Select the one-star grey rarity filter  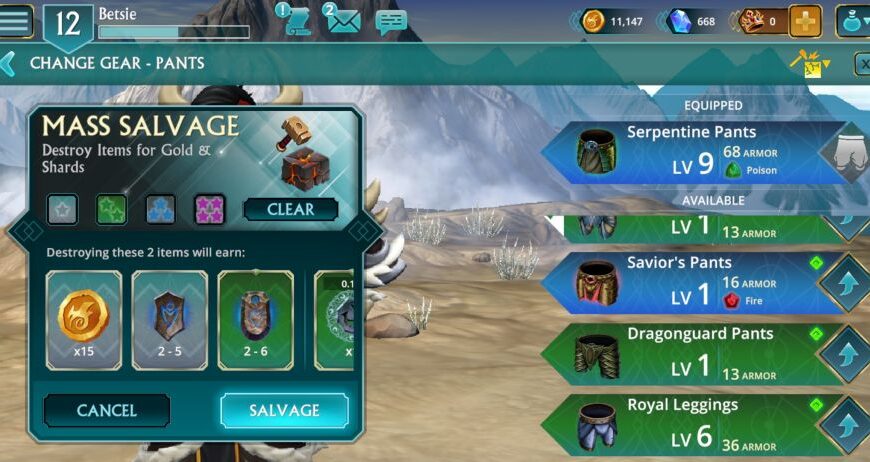(x=61, y=209)
